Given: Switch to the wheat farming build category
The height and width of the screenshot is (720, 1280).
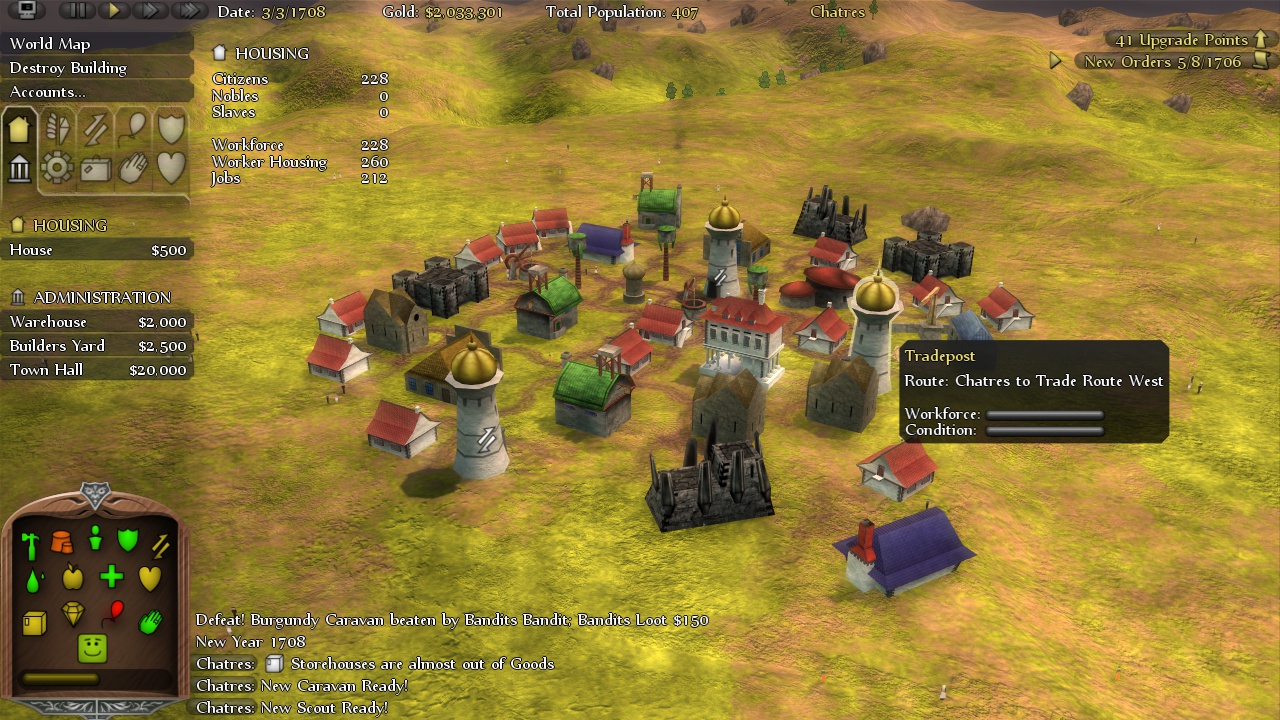Looking at the screenshot, I should (57, 128).
